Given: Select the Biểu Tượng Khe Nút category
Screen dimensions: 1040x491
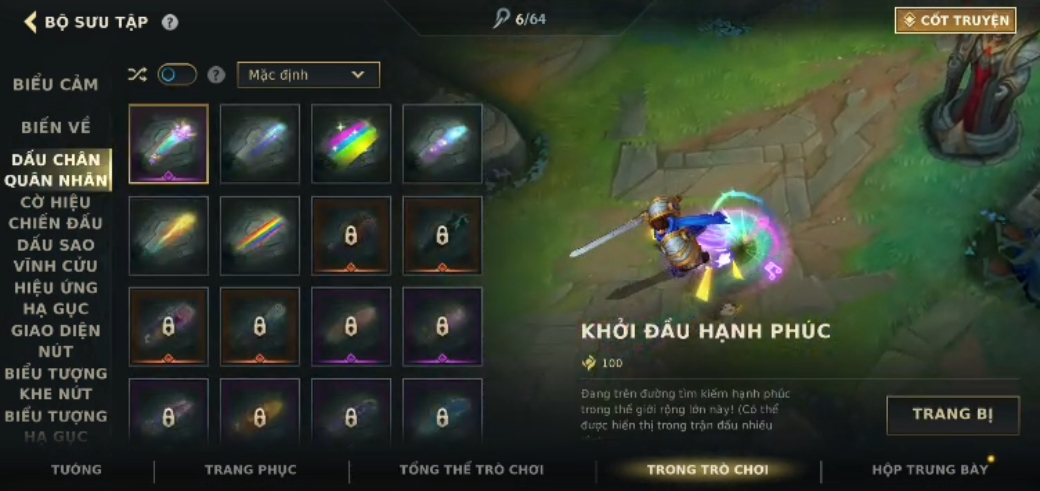Looking at the screenshot, I should click(x=56, y=384).
